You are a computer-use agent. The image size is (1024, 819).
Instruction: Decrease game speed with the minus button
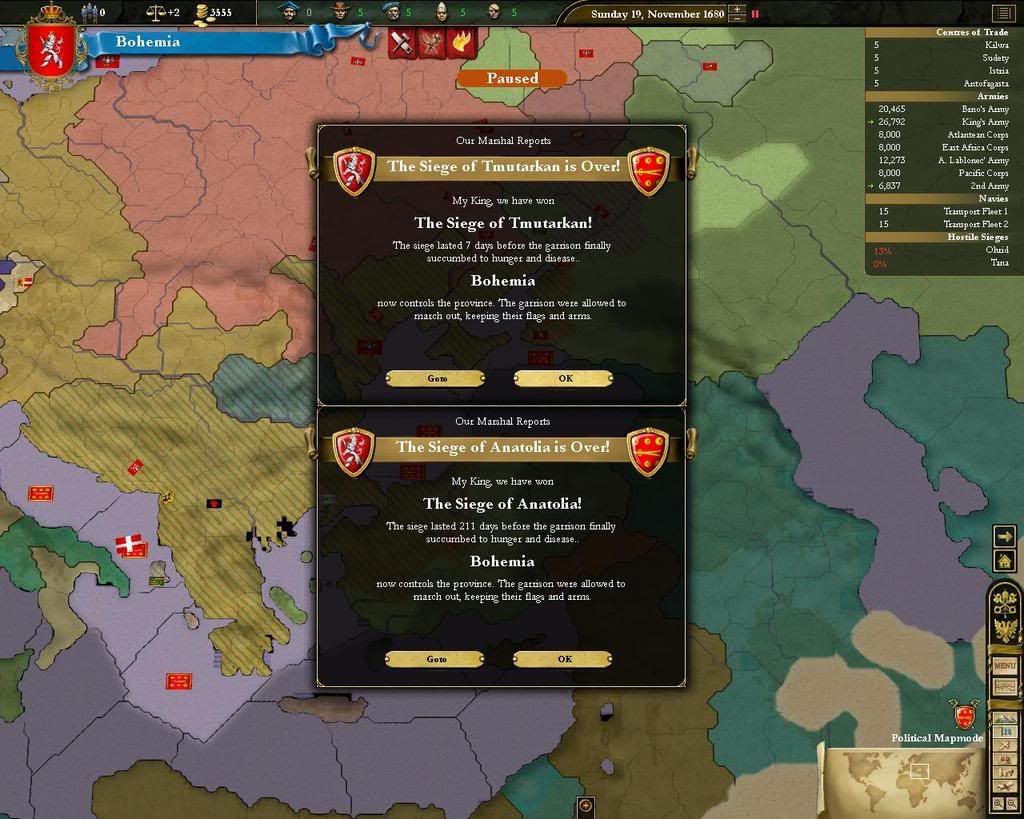[737, 20]
